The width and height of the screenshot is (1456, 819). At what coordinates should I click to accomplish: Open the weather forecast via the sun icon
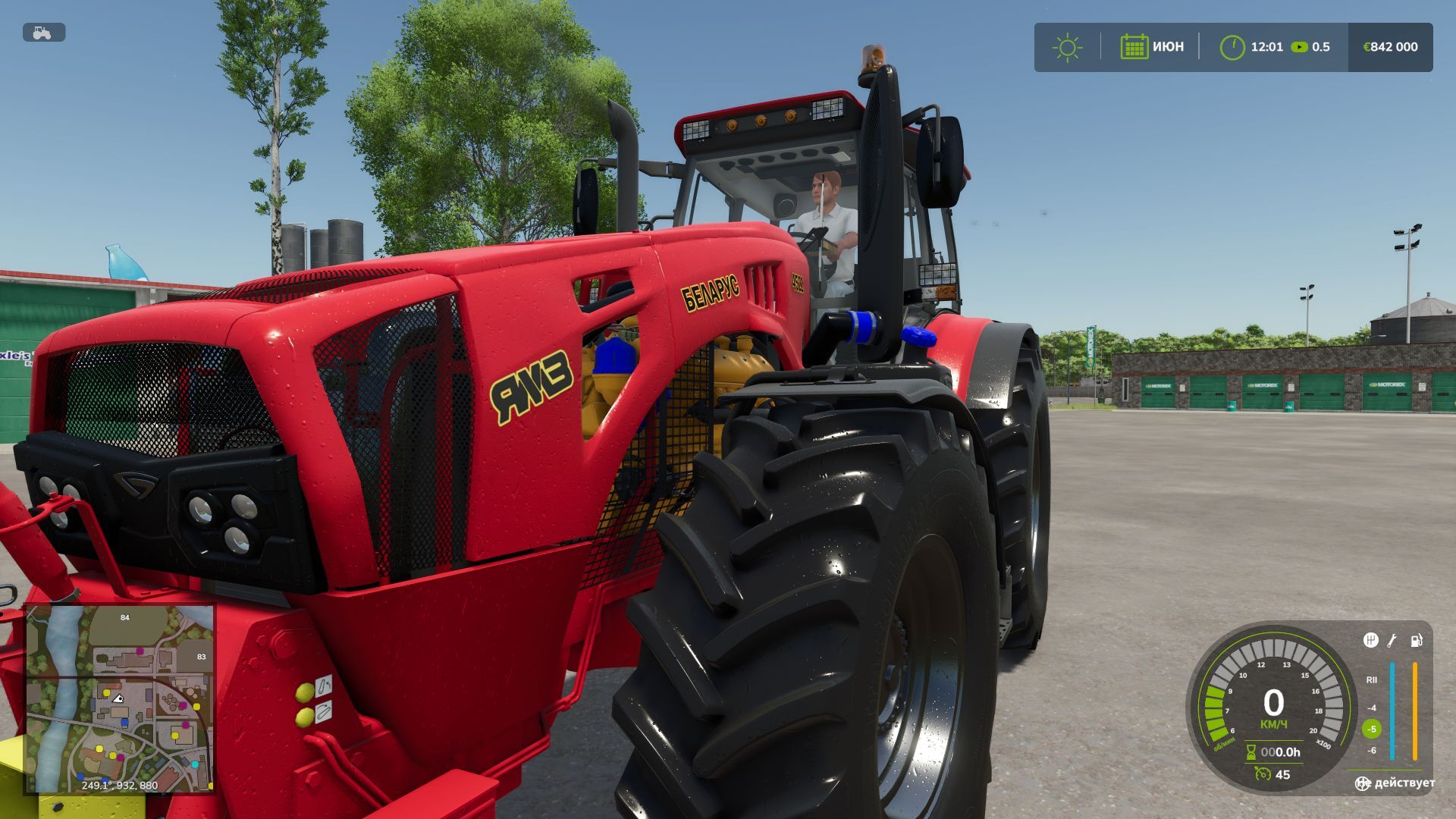click(1066, 46)
